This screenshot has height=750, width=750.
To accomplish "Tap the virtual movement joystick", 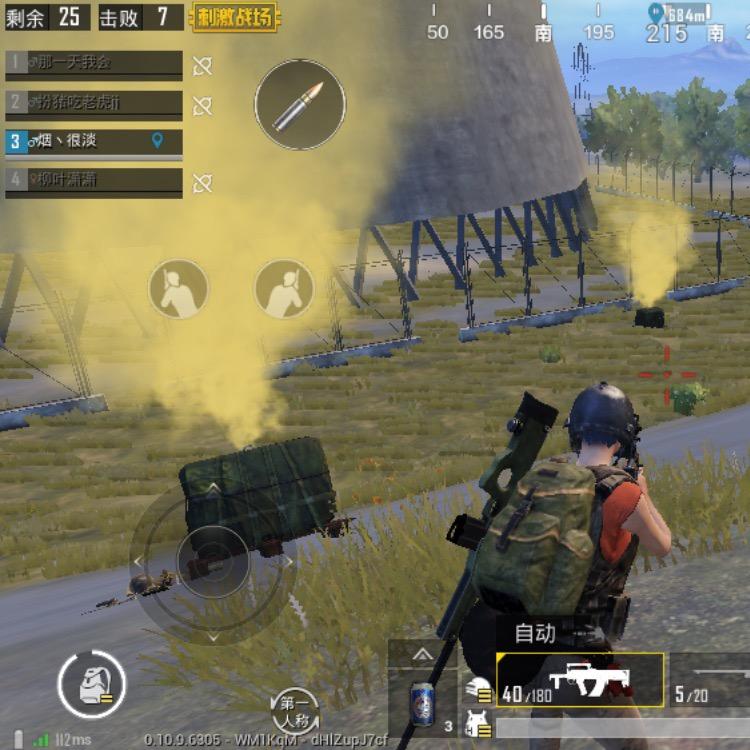I will 212,562.
